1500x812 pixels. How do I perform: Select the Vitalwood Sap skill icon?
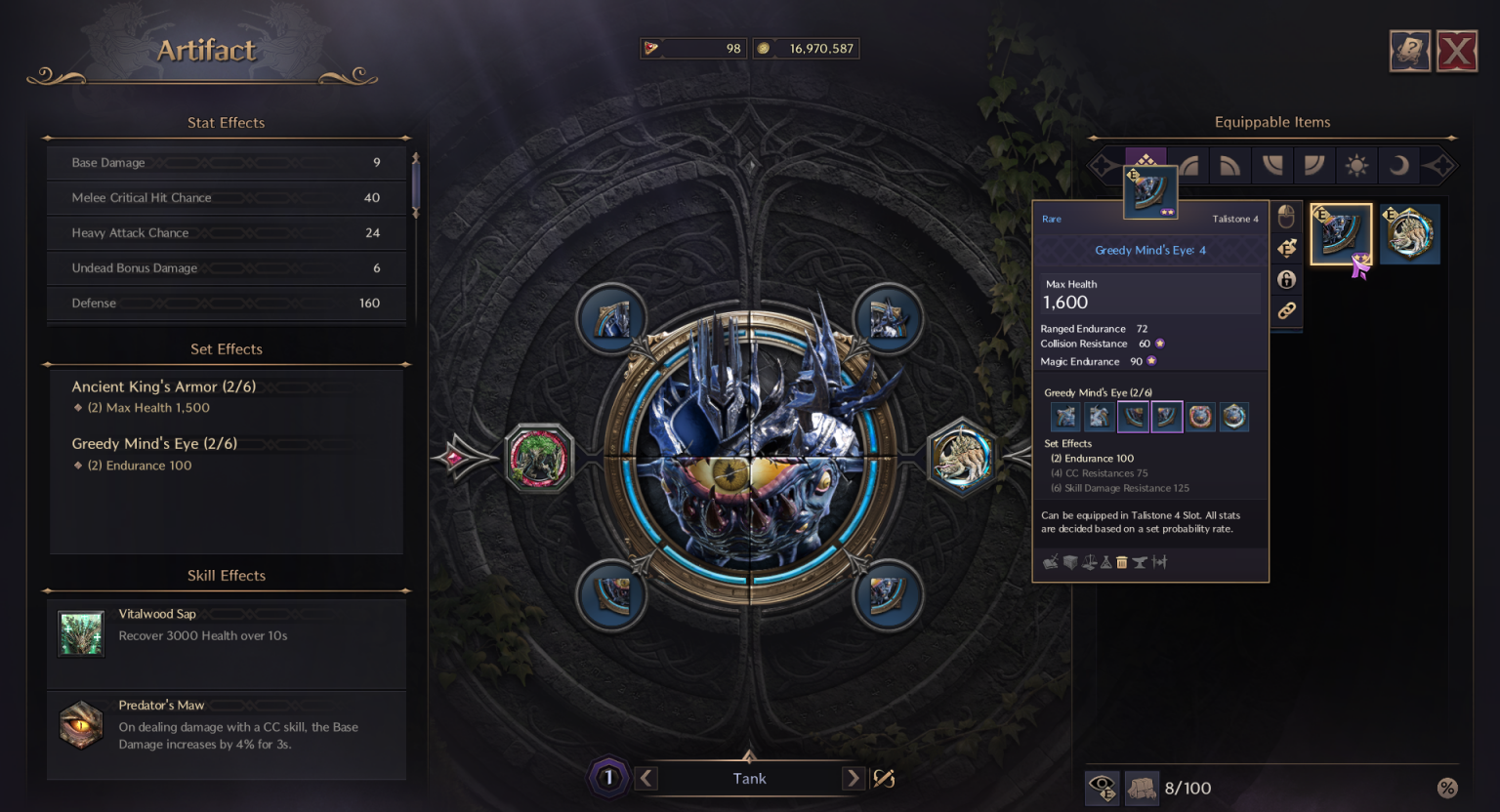[81, 632]
